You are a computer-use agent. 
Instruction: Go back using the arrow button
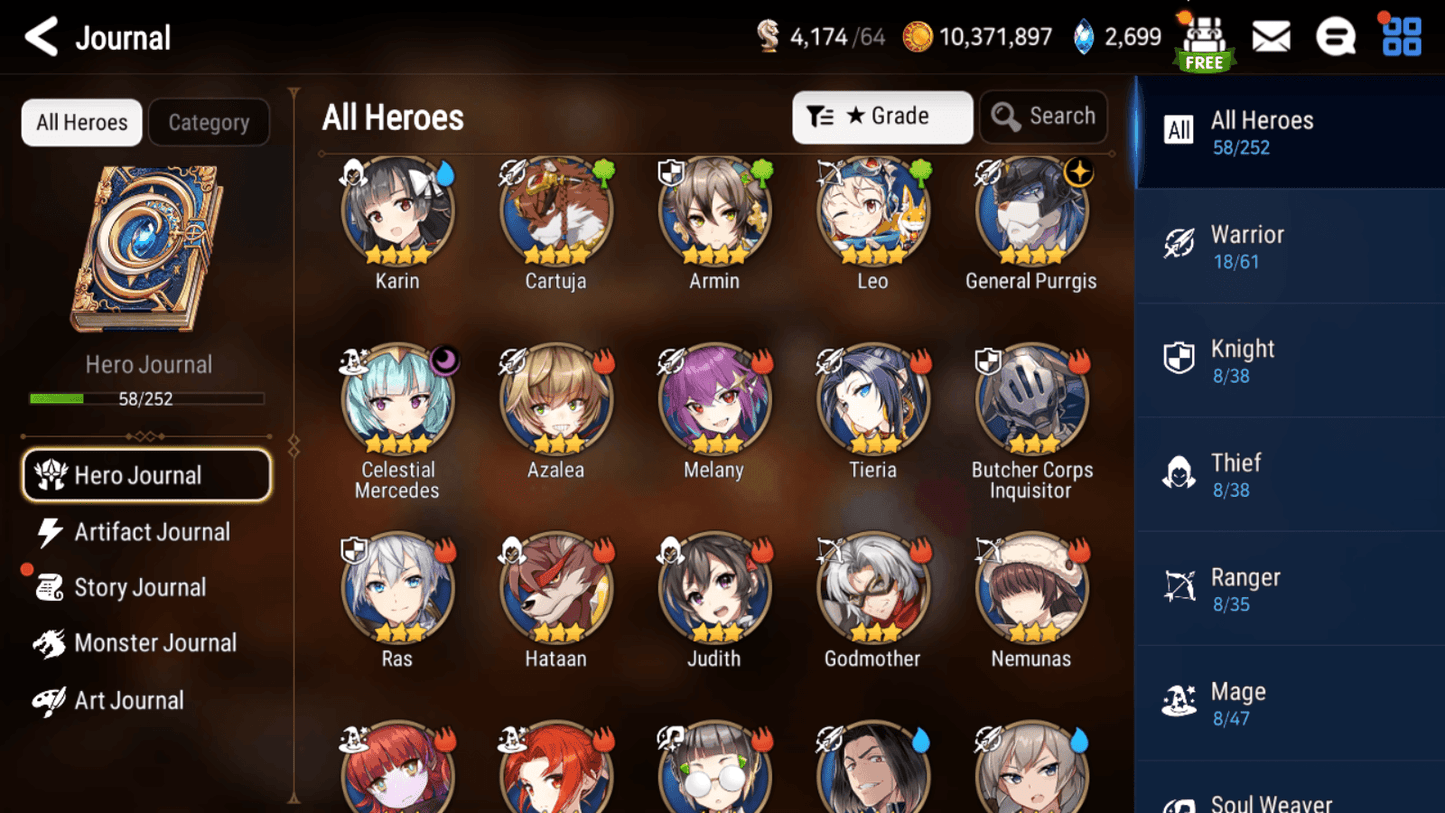[39, 36]
